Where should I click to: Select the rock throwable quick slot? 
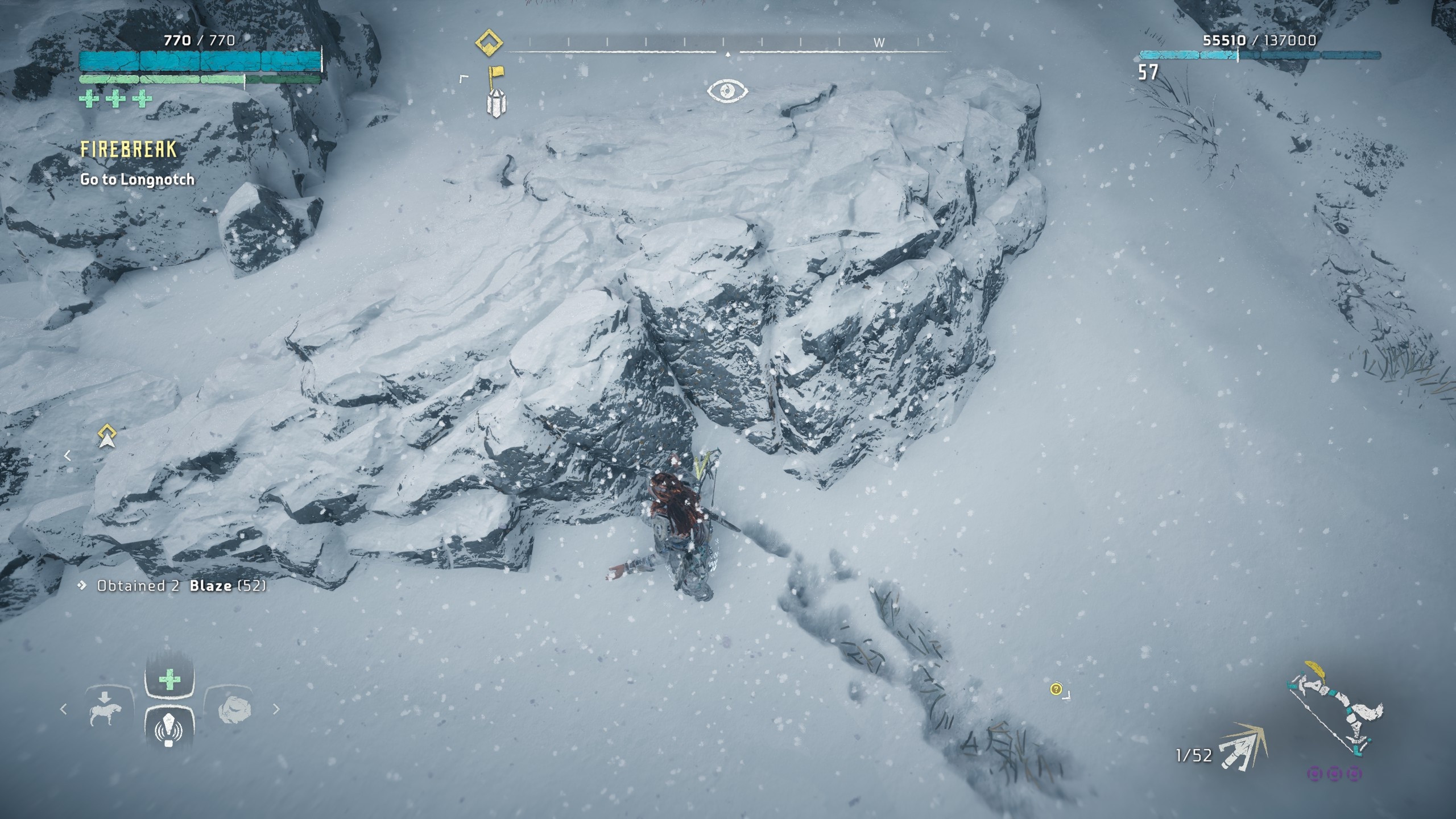(234, 710)
